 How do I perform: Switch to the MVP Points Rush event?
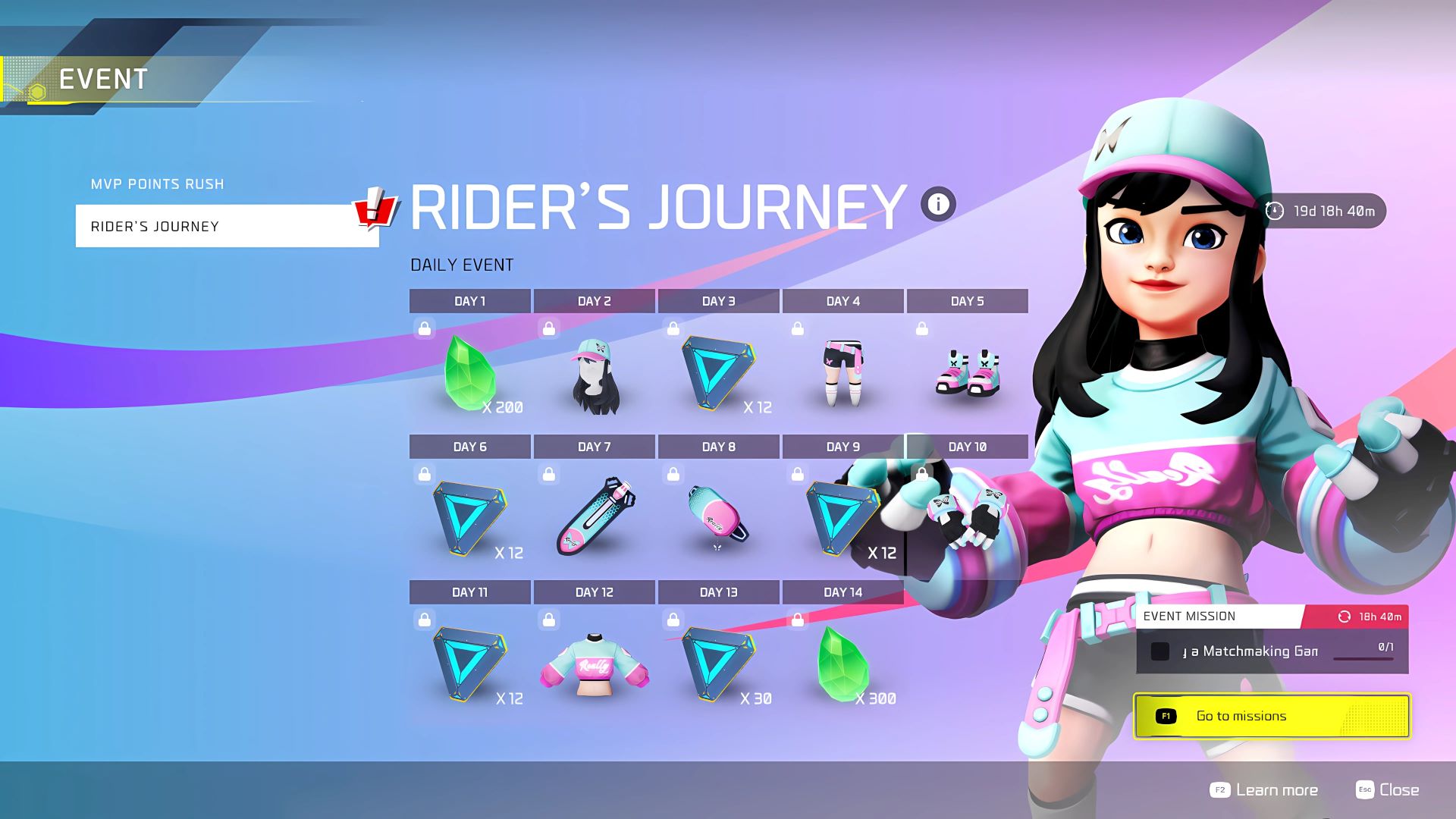[158, 184]
